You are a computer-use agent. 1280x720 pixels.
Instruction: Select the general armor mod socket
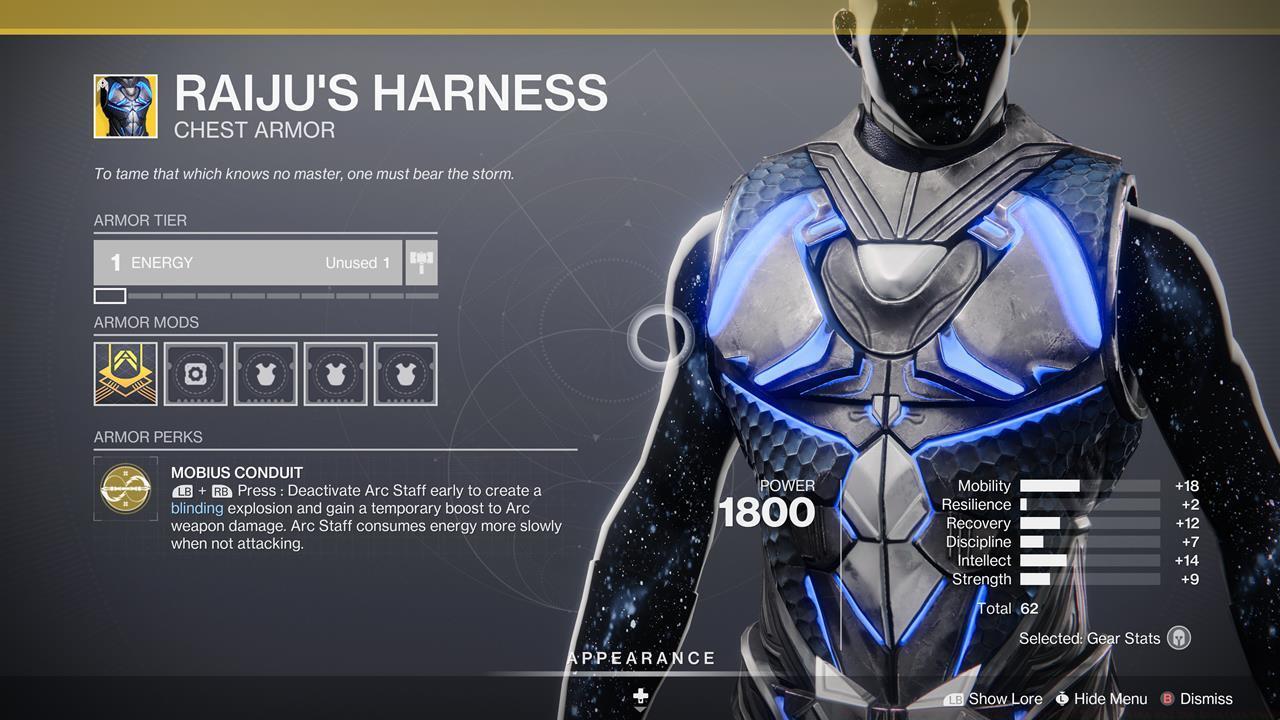(196, 373)
